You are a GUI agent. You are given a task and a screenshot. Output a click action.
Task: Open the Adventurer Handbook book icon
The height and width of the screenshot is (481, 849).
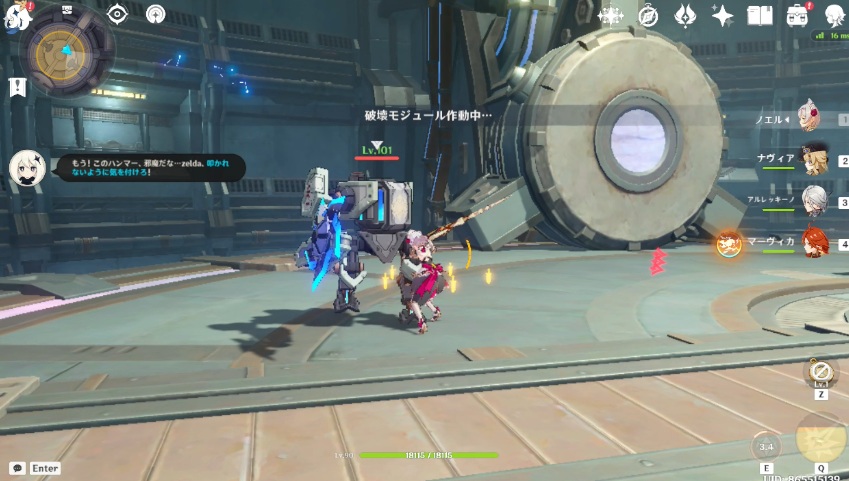(760, 15)
